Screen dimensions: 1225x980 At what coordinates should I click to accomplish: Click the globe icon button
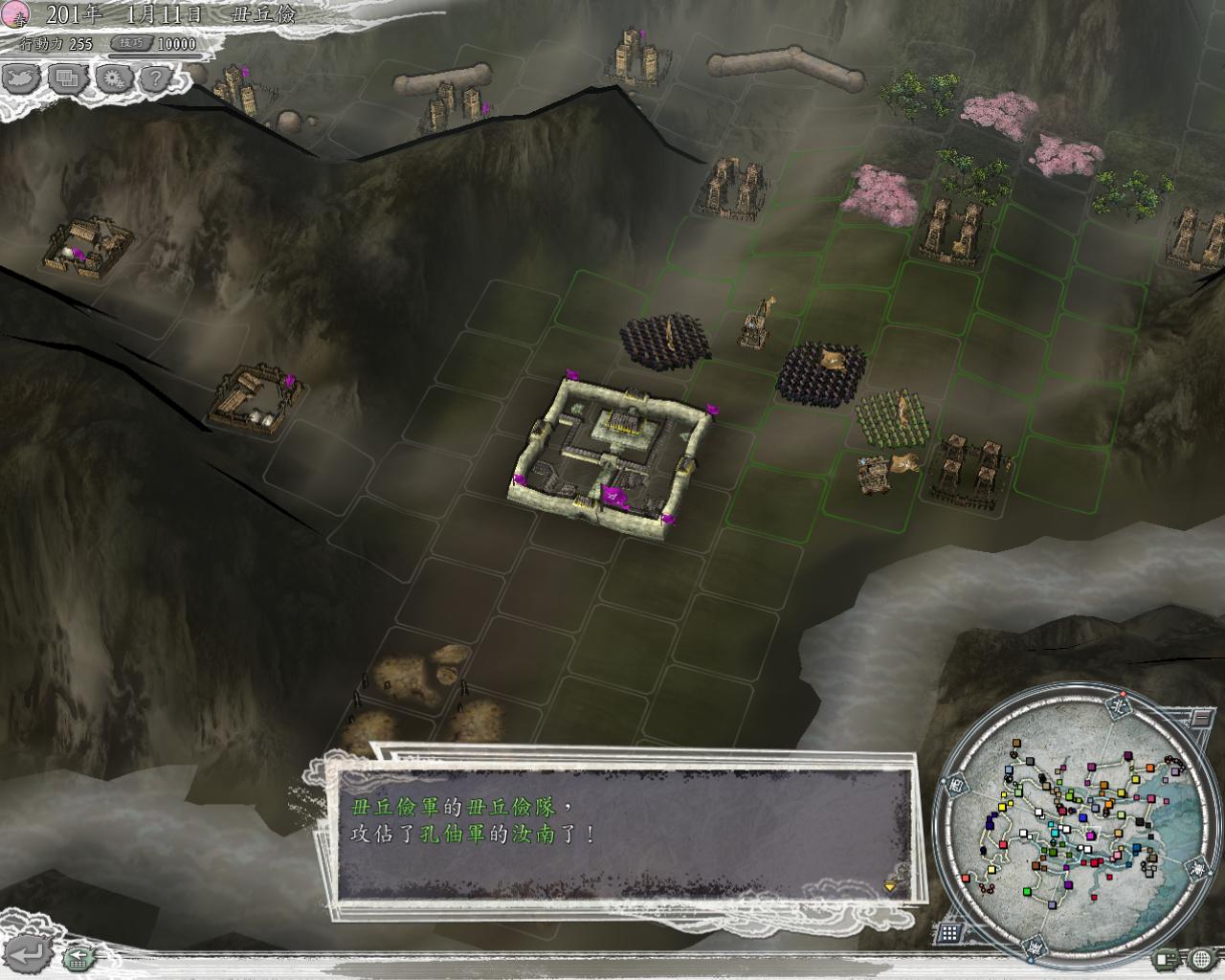[1202, 959]
